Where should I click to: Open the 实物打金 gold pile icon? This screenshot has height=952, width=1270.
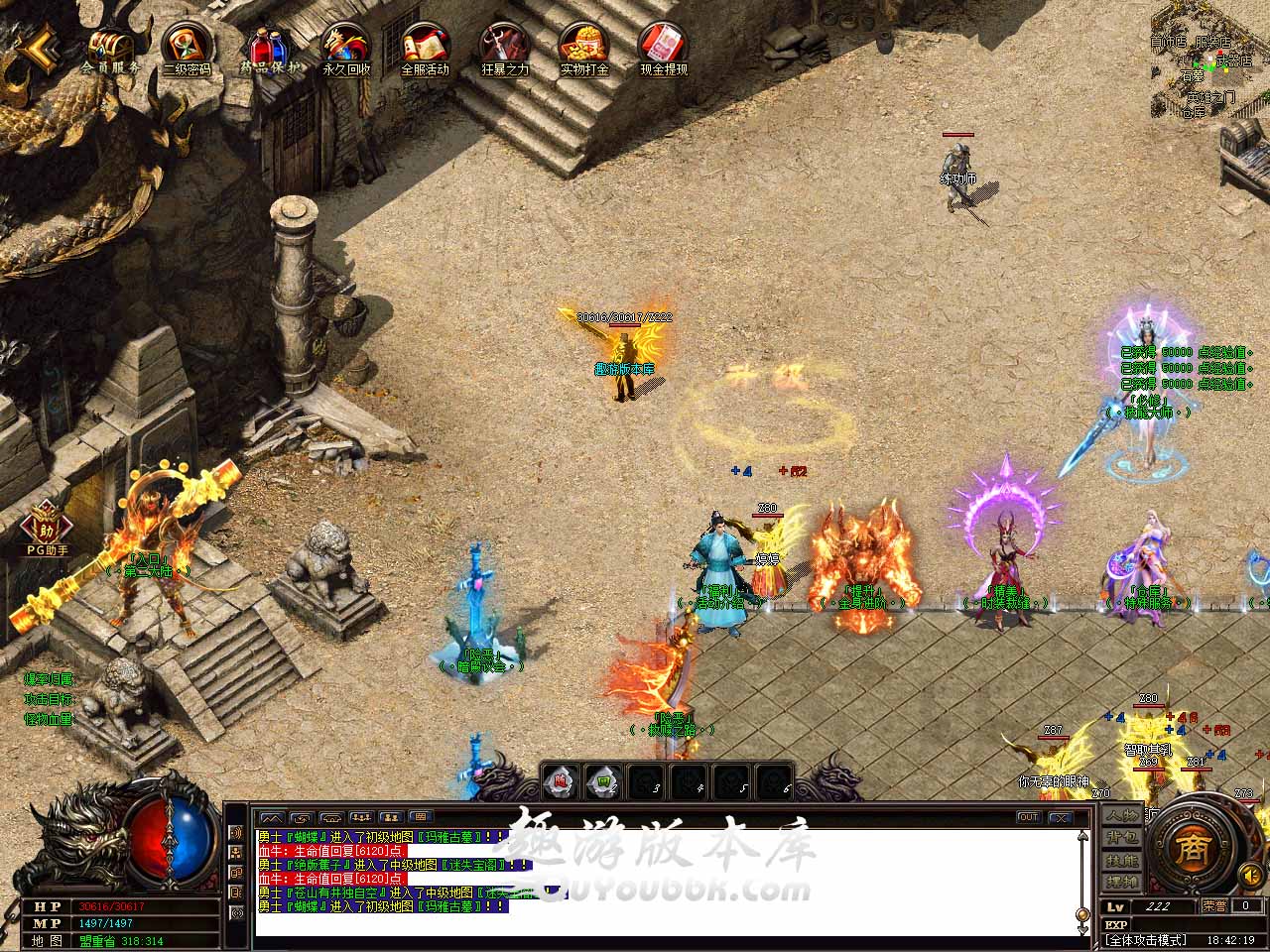point(583,45)
